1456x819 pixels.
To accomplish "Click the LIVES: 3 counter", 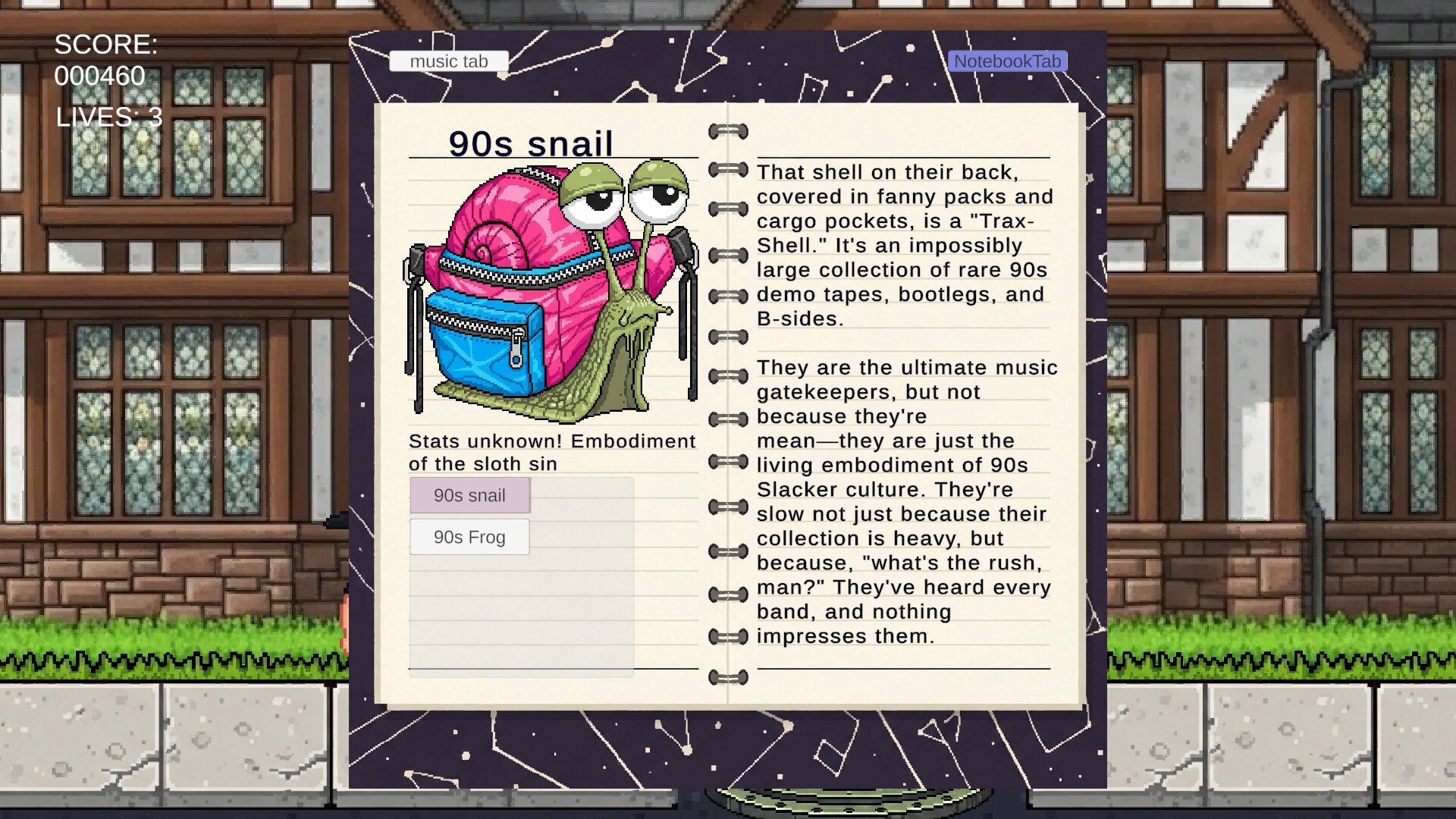I will point(108,116).
